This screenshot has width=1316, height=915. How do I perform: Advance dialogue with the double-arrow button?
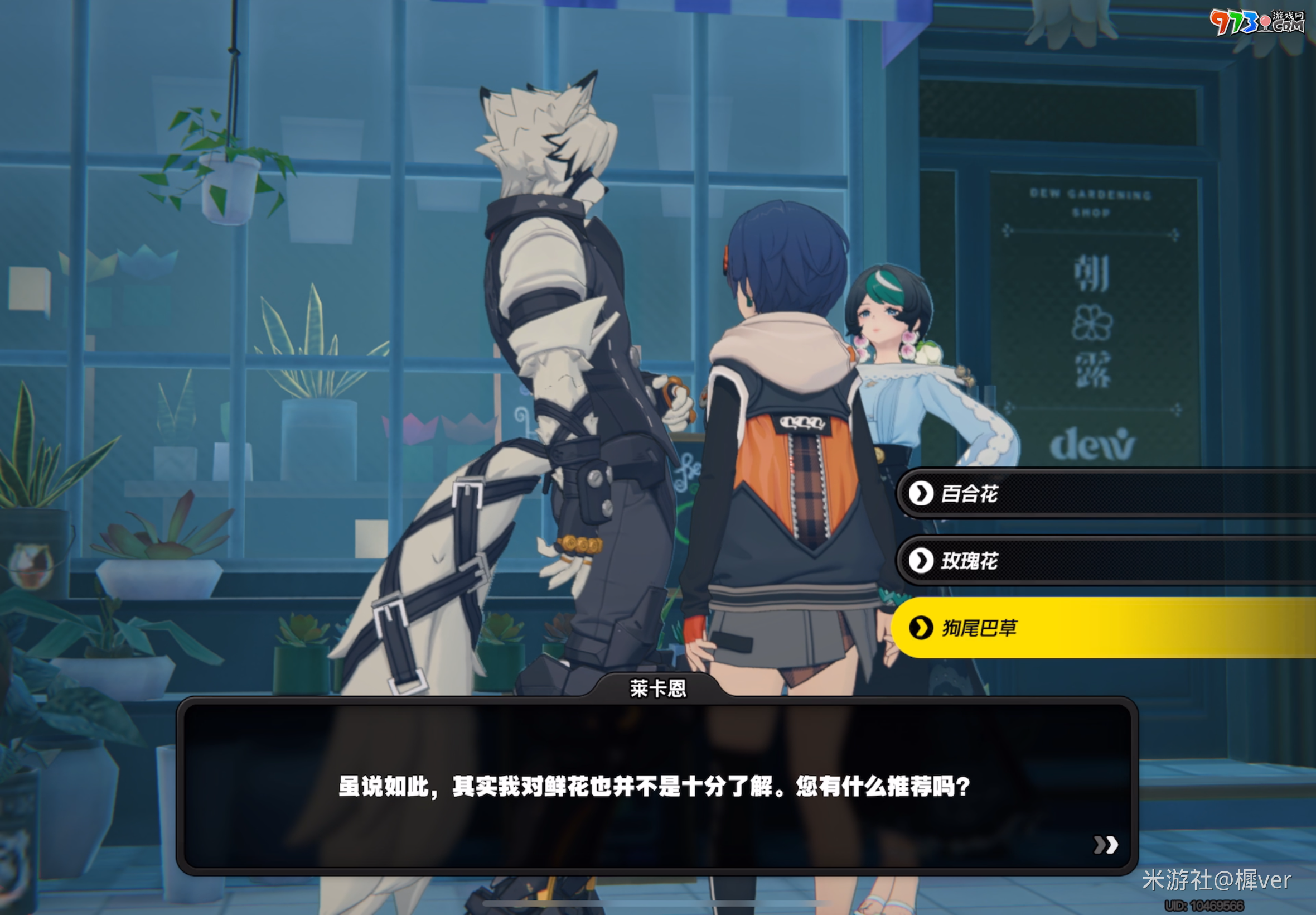click(1105, 845)
